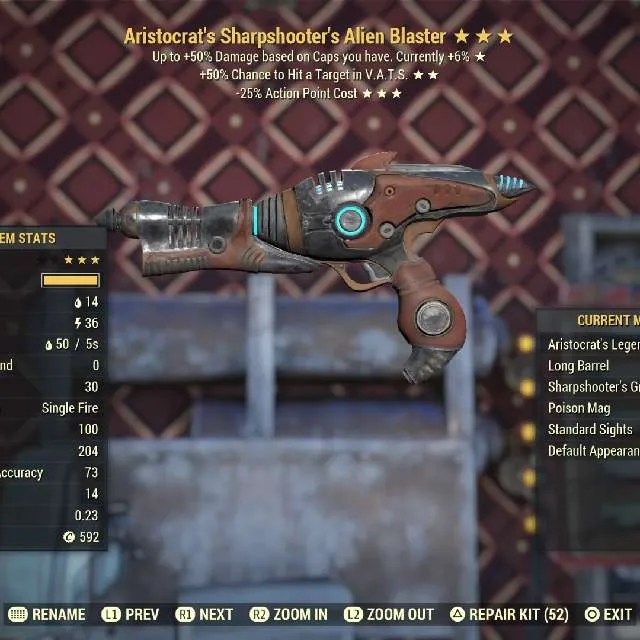Use the REPAIR KIT (52) option
The image size is (640, 640).
[x=508, y=614]
